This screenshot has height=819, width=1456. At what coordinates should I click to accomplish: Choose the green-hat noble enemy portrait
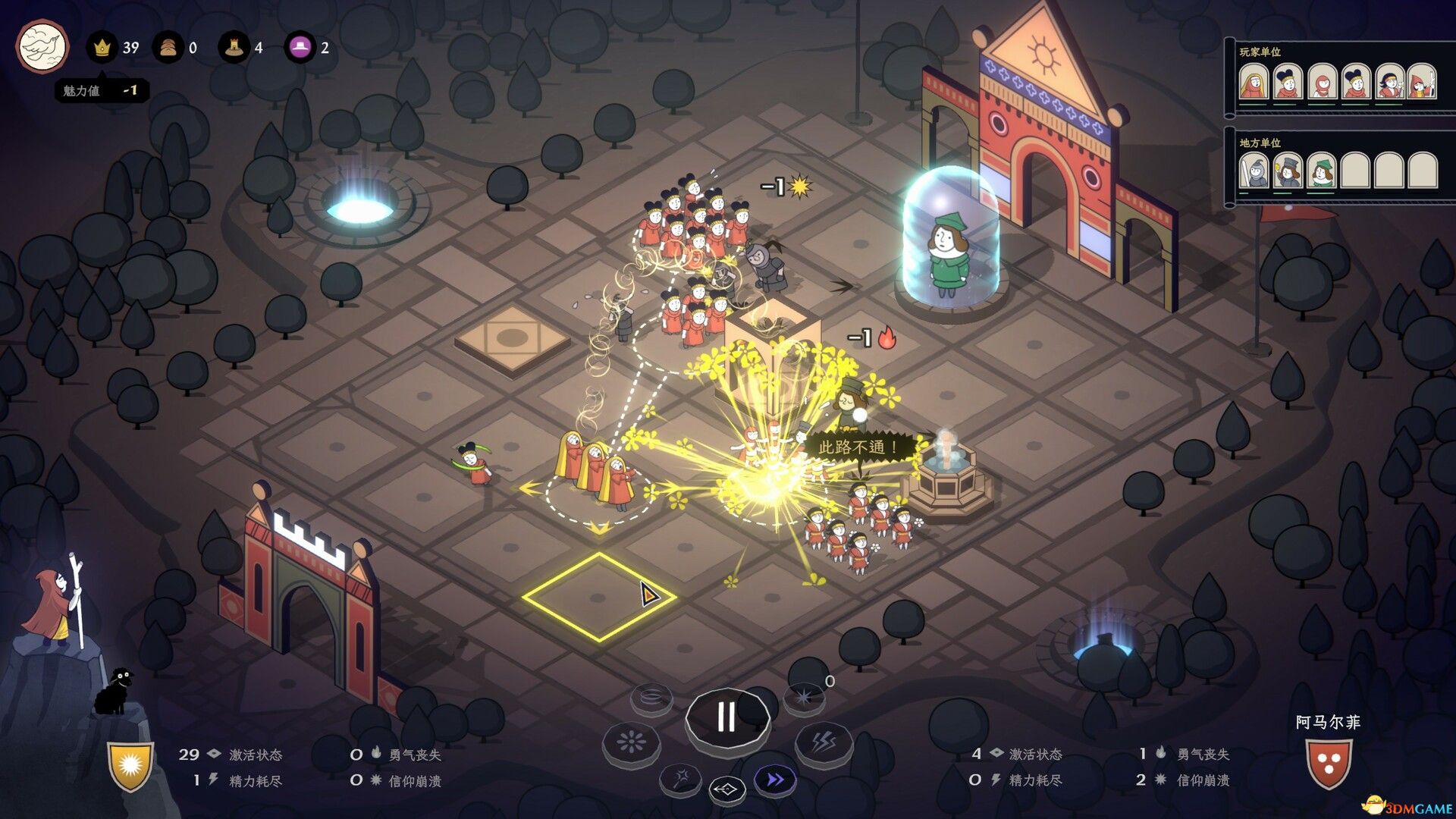1322,171
